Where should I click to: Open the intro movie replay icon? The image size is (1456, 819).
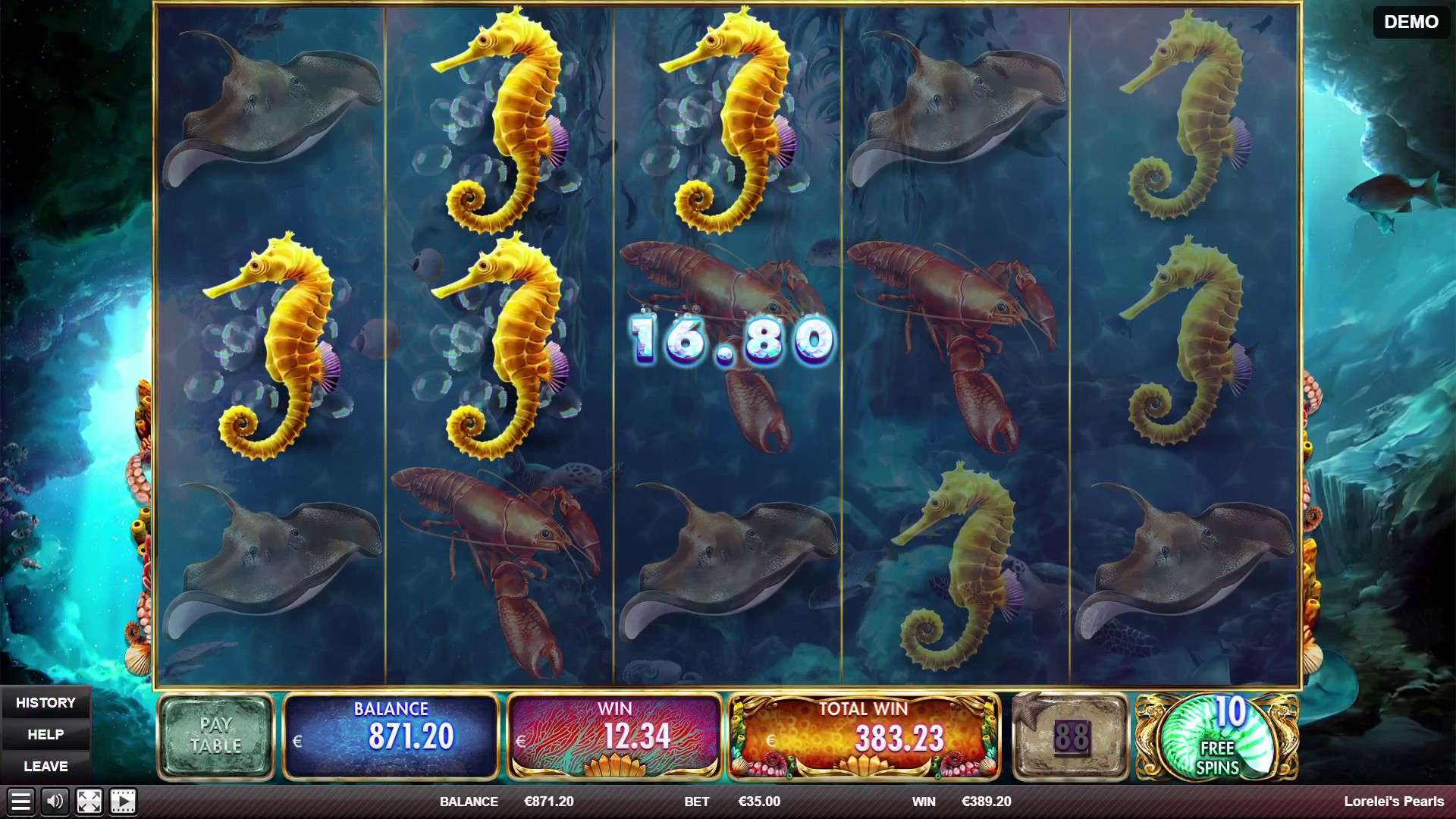(x=121, y=802)
